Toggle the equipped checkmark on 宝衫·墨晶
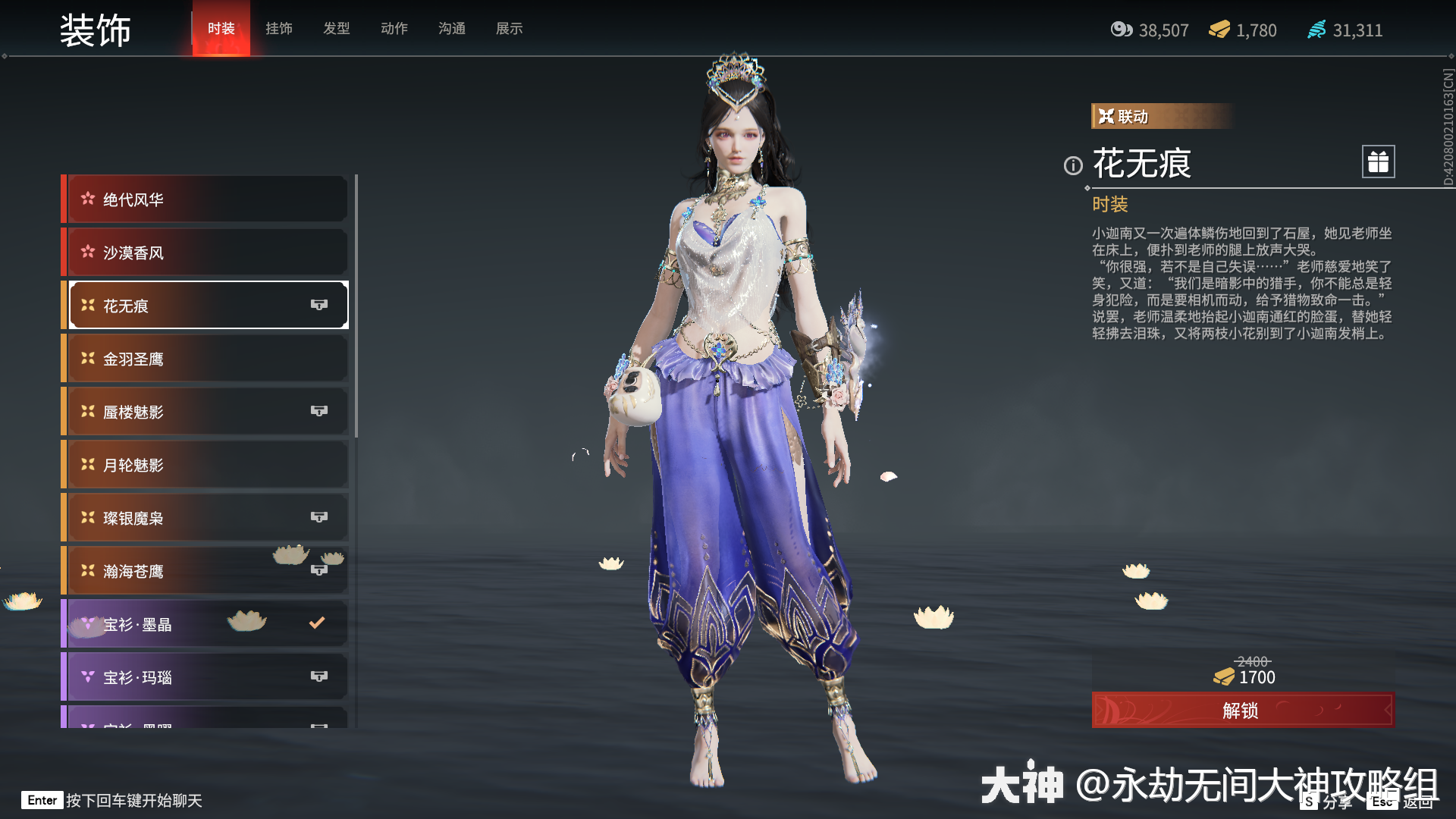The height and width of the screenshot is (819, 1456). click(316, 623)
